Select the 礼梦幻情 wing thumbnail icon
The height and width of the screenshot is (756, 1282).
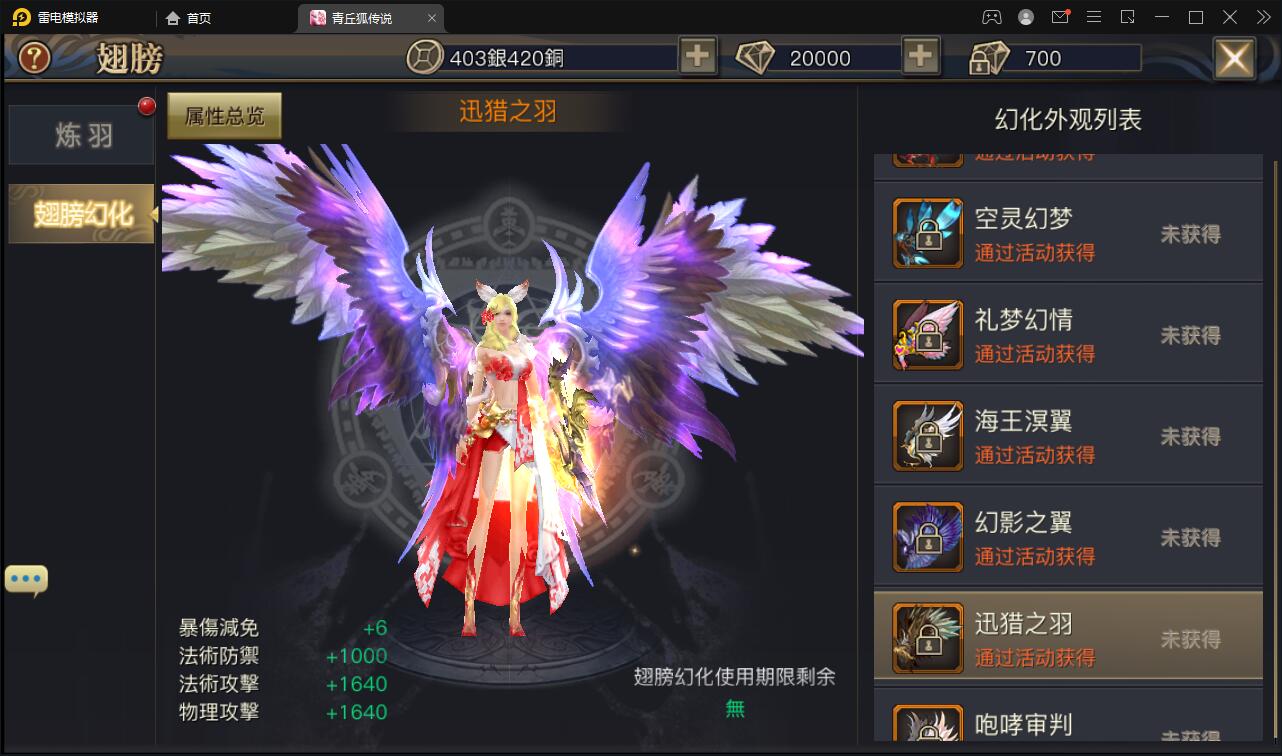926,334
